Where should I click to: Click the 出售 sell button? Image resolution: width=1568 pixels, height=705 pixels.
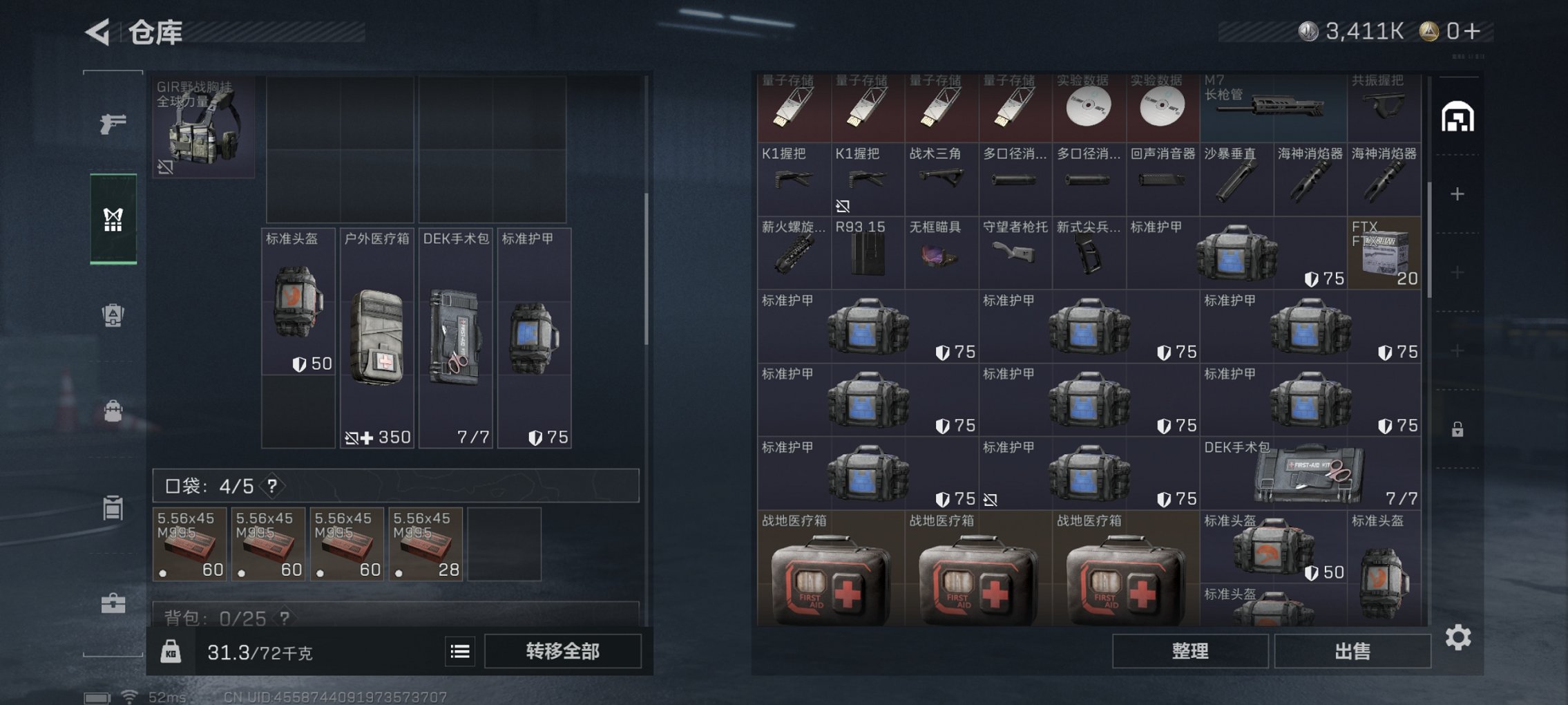[1352, 652]
